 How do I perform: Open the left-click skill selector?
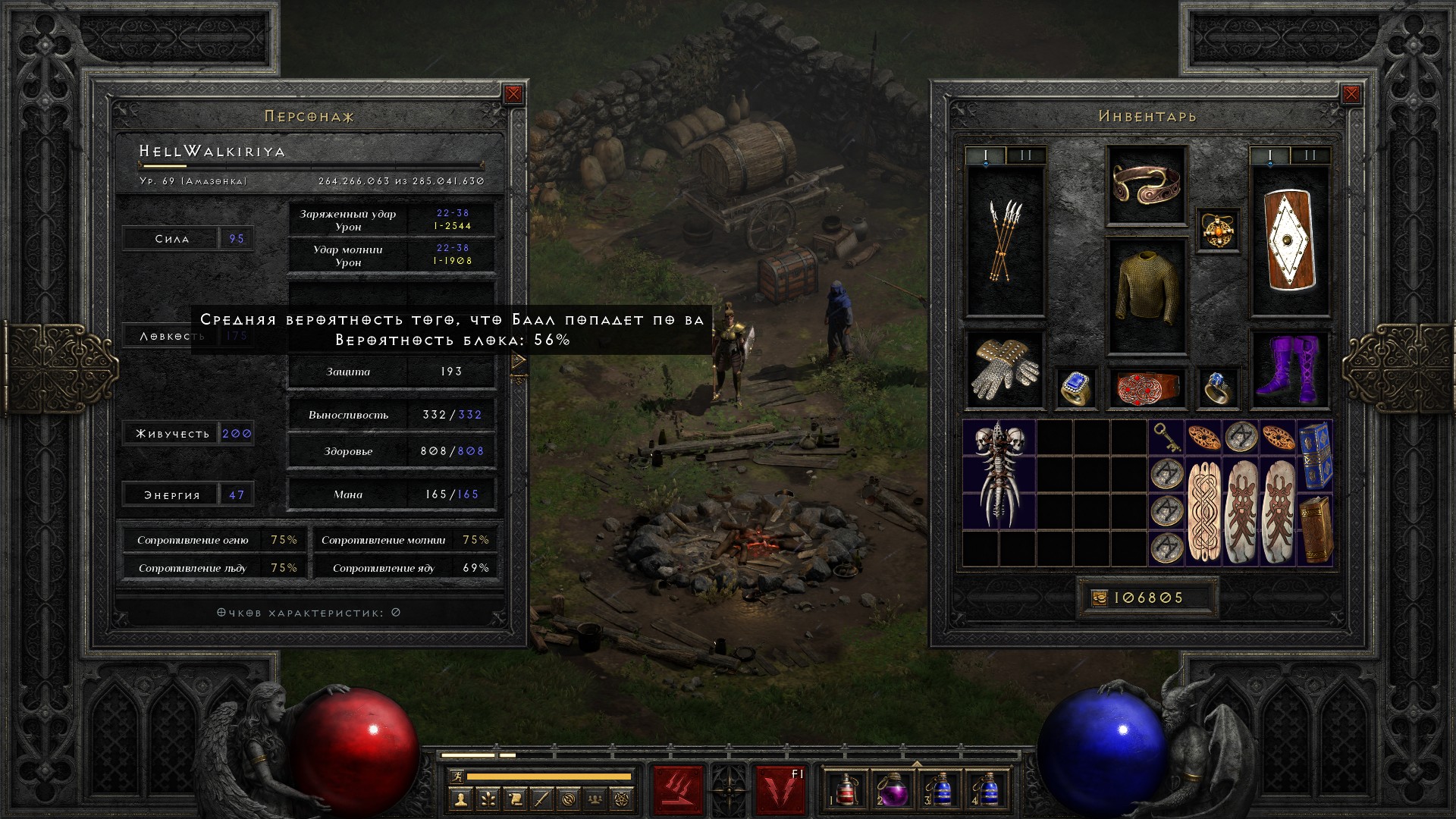(x=678, y=789)
